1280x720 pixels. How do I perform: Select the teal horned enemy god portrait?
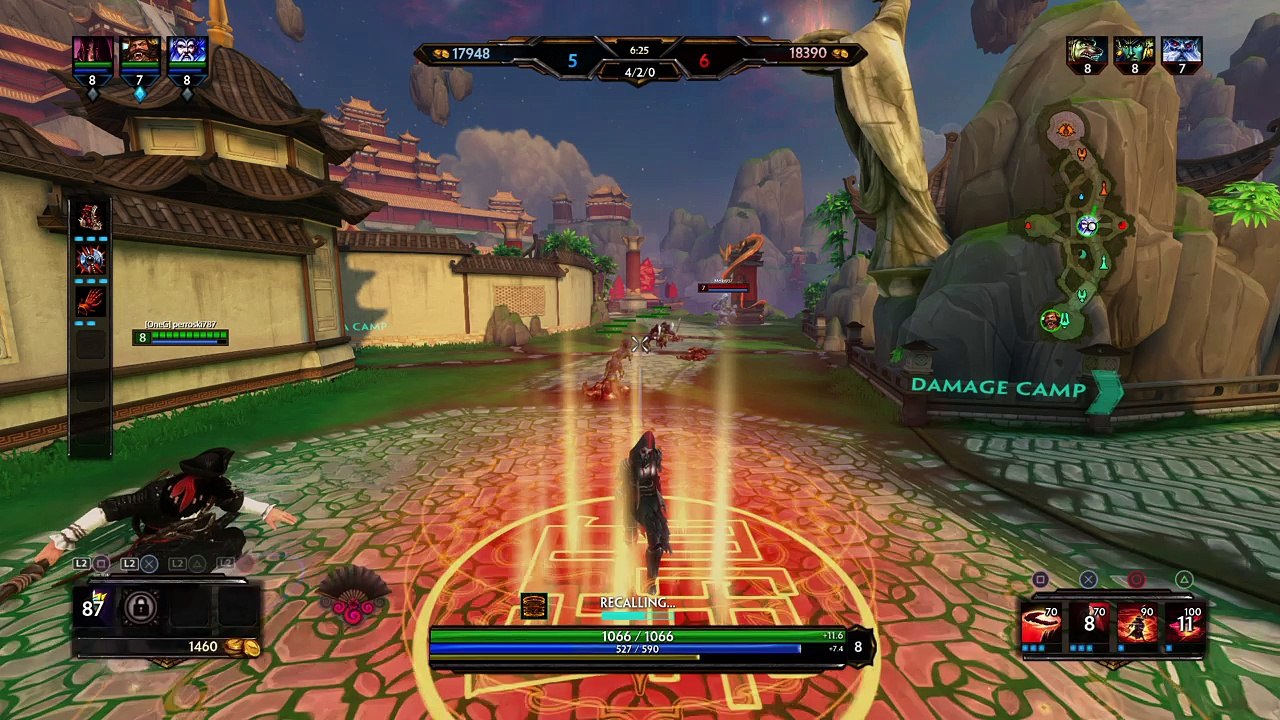pyautogui.click(x=1134, y=52)
